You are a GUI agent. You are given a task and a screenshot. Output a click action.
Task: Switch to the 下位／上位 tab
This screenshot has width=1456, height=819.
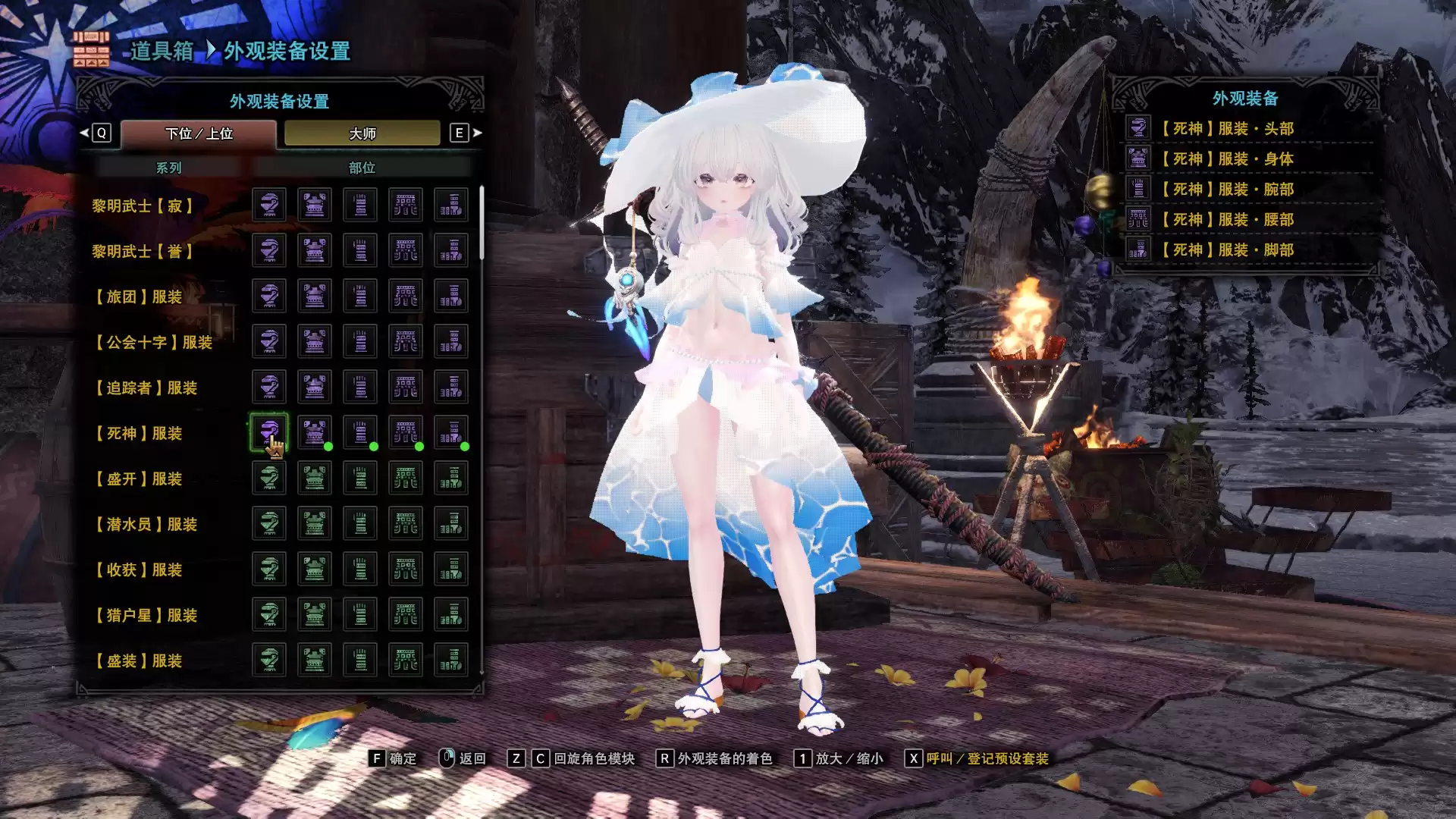click(199, 133)
